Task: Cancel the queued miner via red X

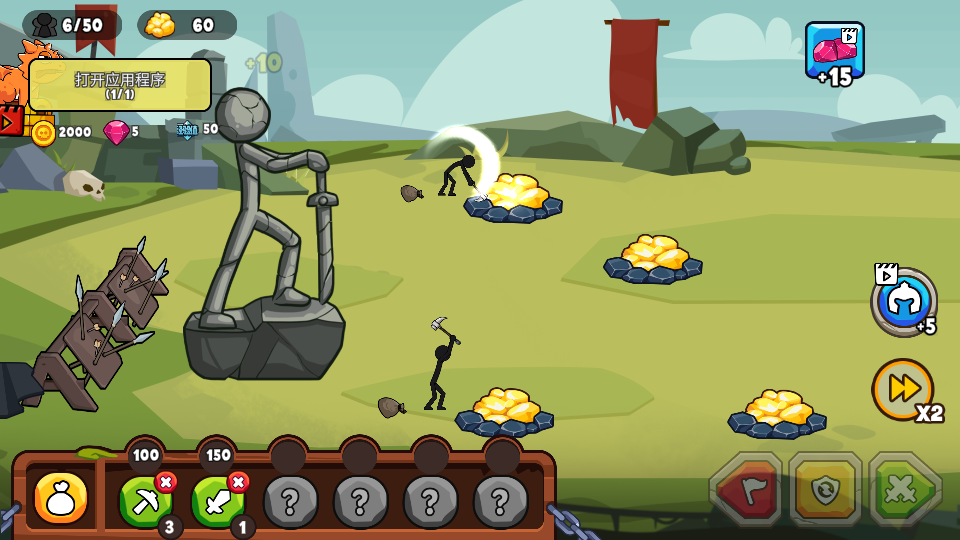Action: (166, 482)
